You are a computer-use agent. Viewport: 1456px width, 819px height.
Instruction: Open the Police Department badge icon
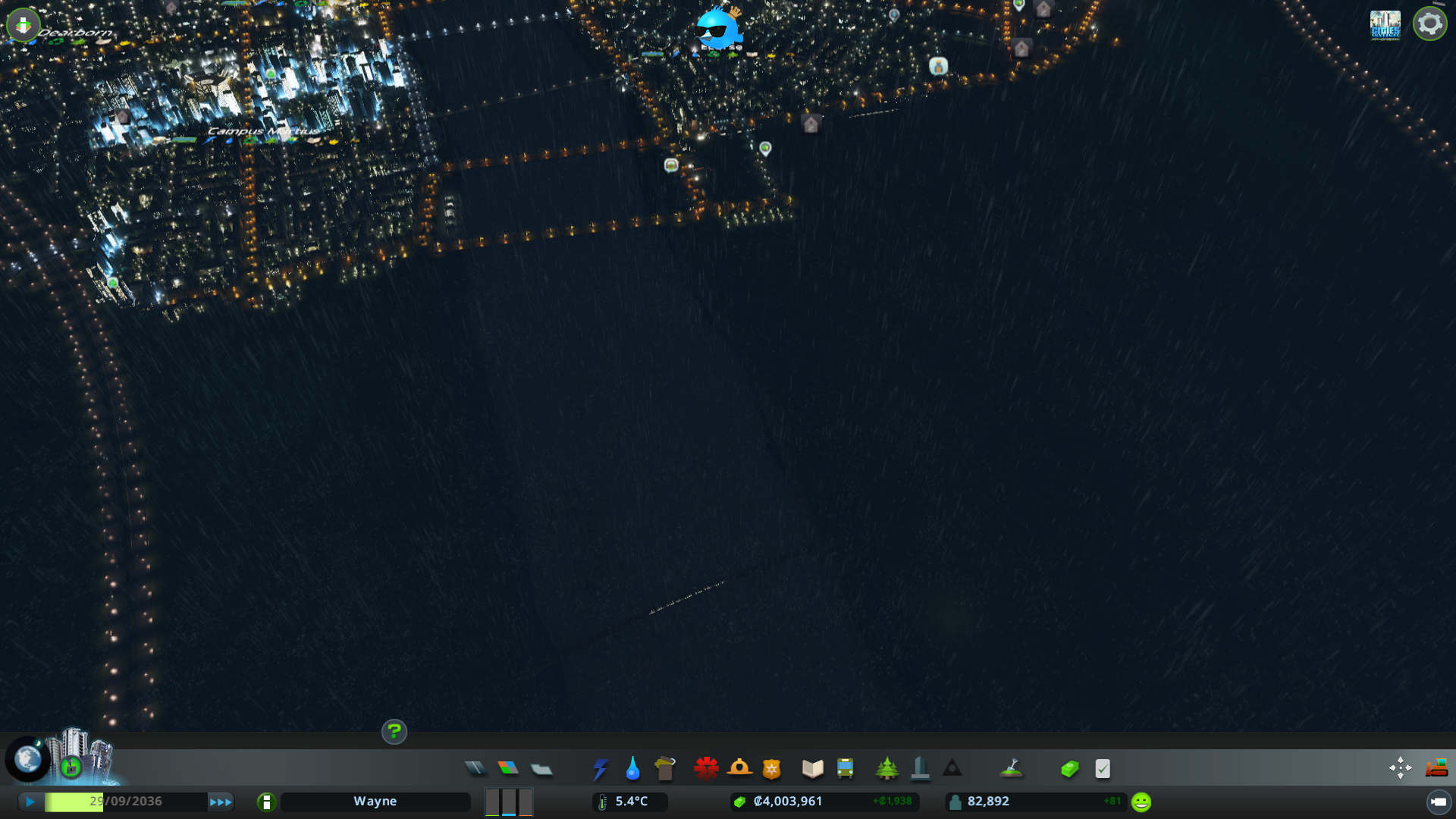(x=771, y=768)
